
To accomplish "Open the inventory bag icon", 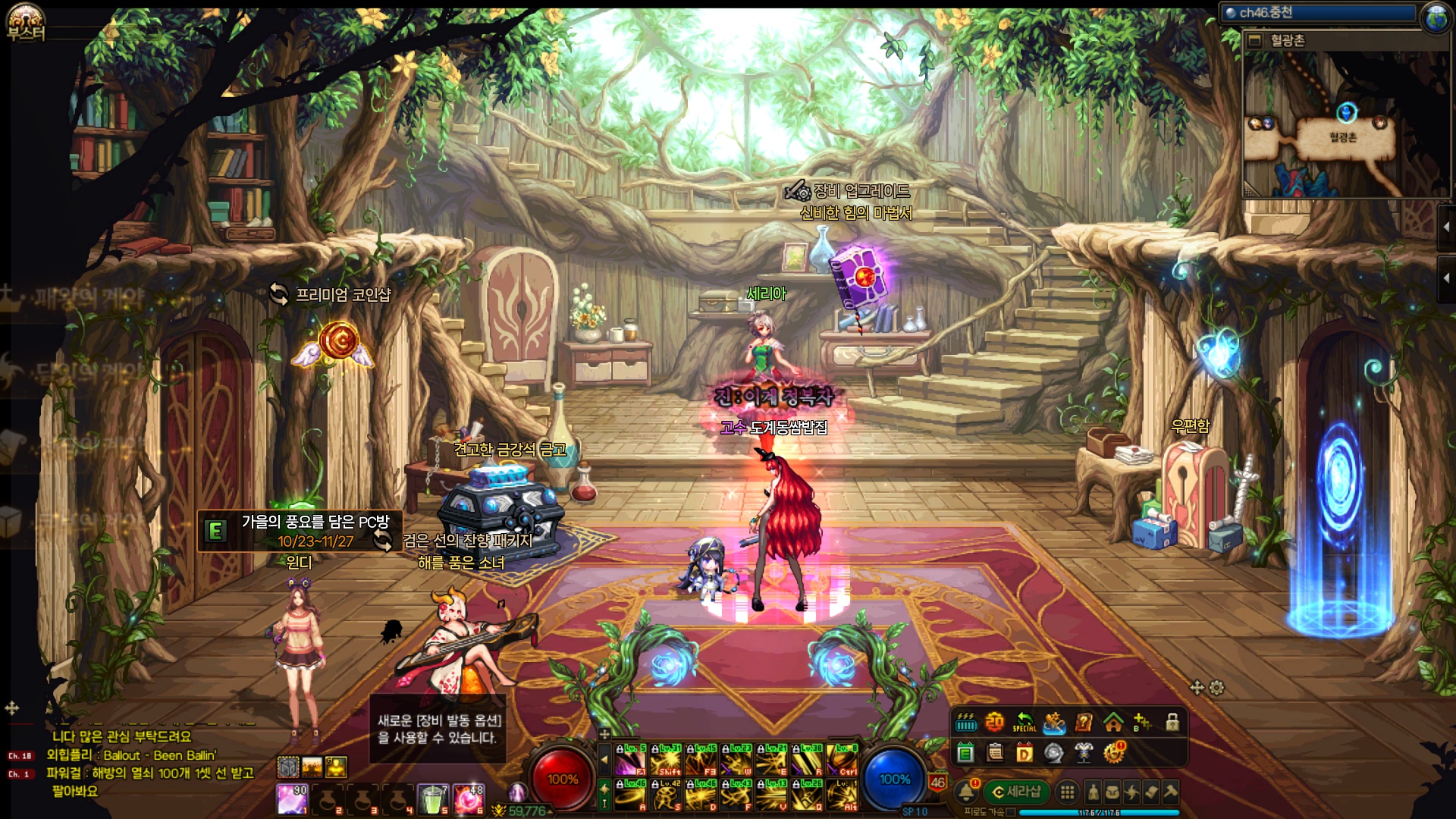I will click(x=1112, y=793).
